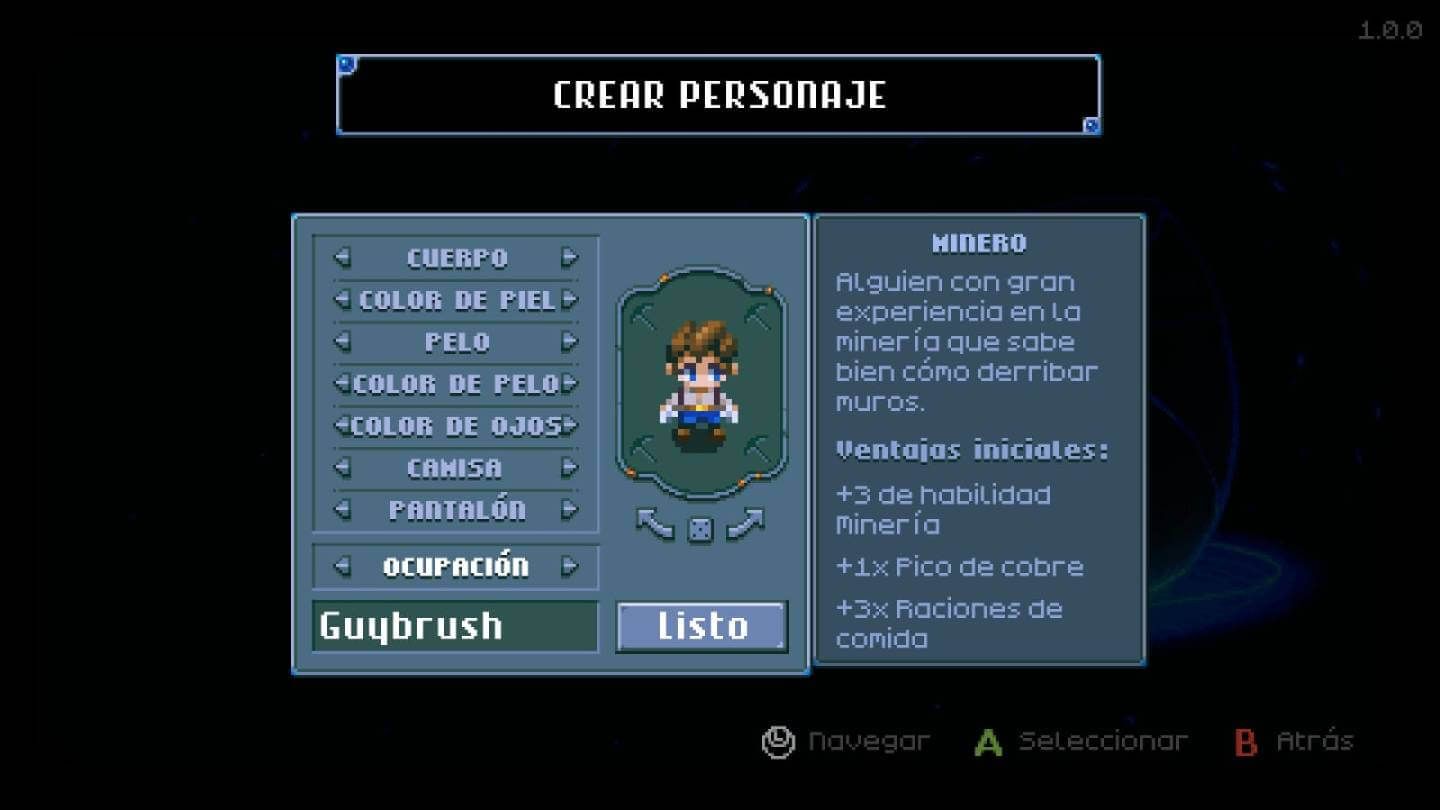Image resolution: width=1440 pixels, height=810 pixels.
Task: Click the Navegar control wheel icon
Action: (778, 741)
